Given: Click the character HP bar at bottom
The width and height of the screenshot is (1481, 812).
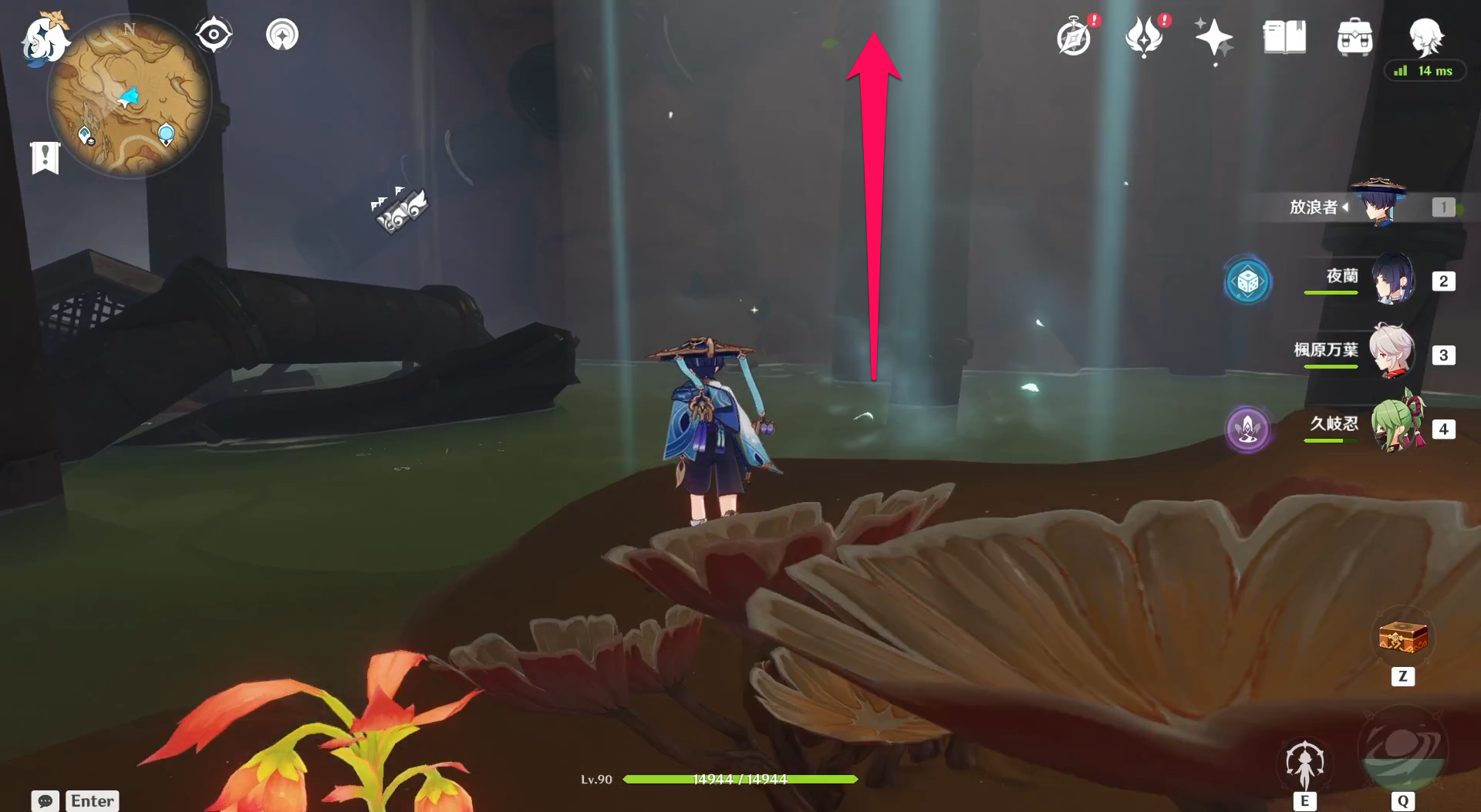Looking at the screenshot, I should [x=739, y=779].
